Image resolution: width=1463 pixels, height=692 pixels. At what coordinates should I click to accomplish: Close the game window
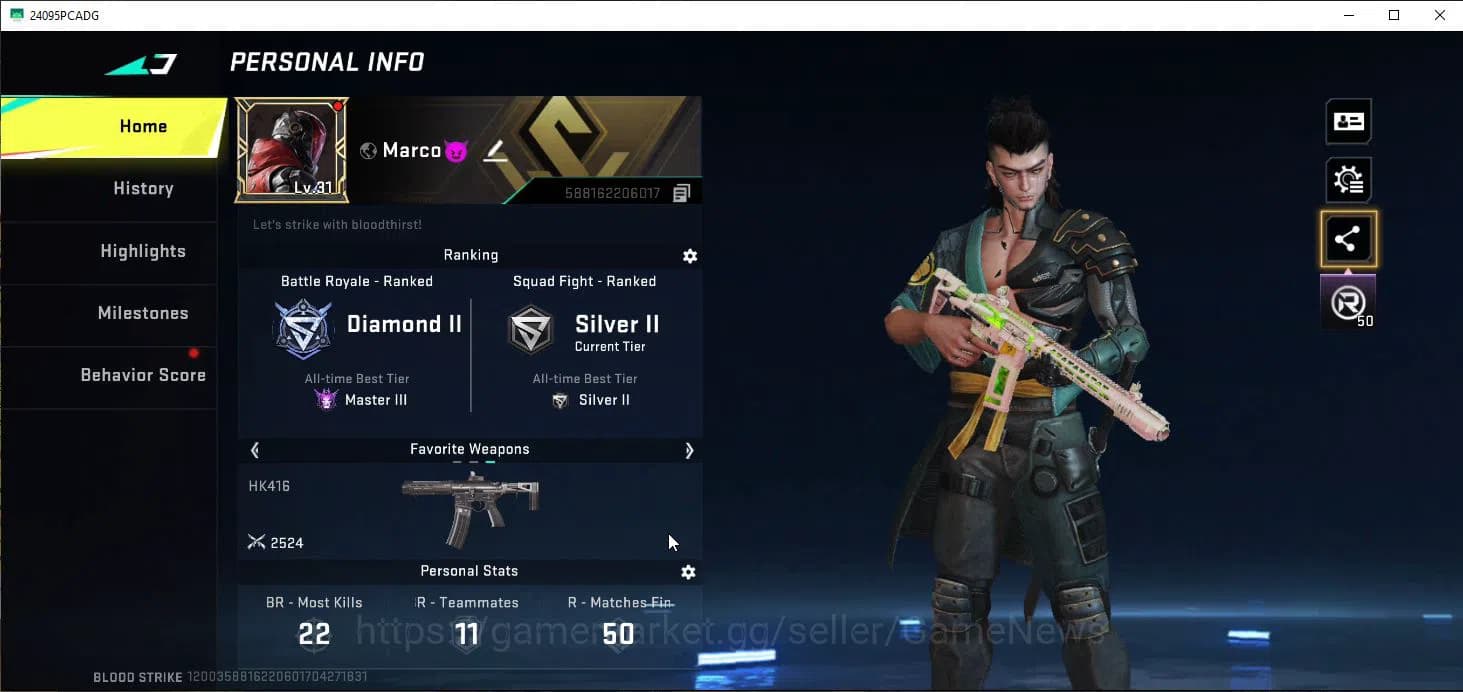[x=1439, y=15]
